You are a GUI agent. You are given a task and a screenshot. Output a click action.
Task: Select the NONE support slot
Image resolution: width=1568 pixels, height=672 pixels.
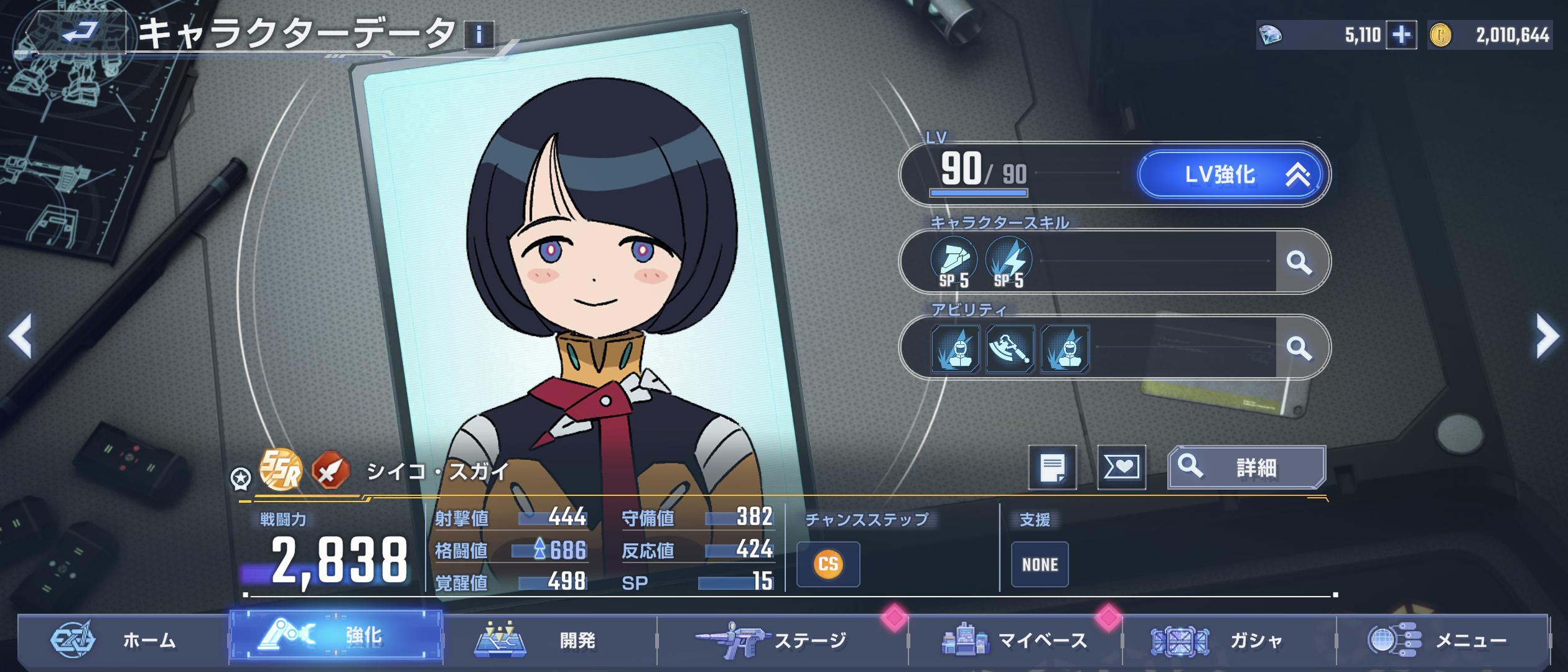coord(1040,564)
